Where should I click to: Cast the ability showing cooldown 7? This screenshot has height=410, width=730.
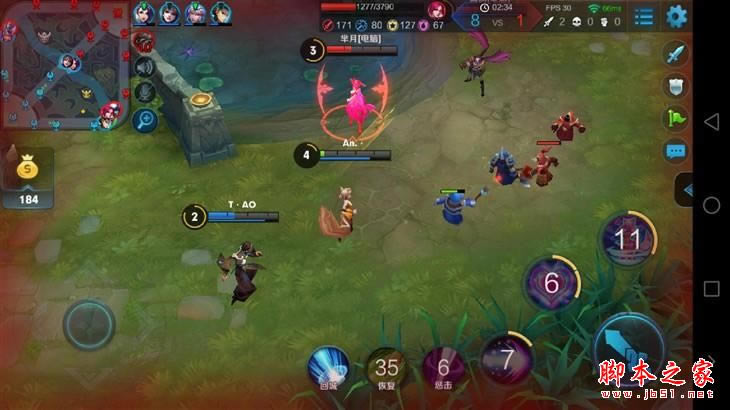[507, 357]
